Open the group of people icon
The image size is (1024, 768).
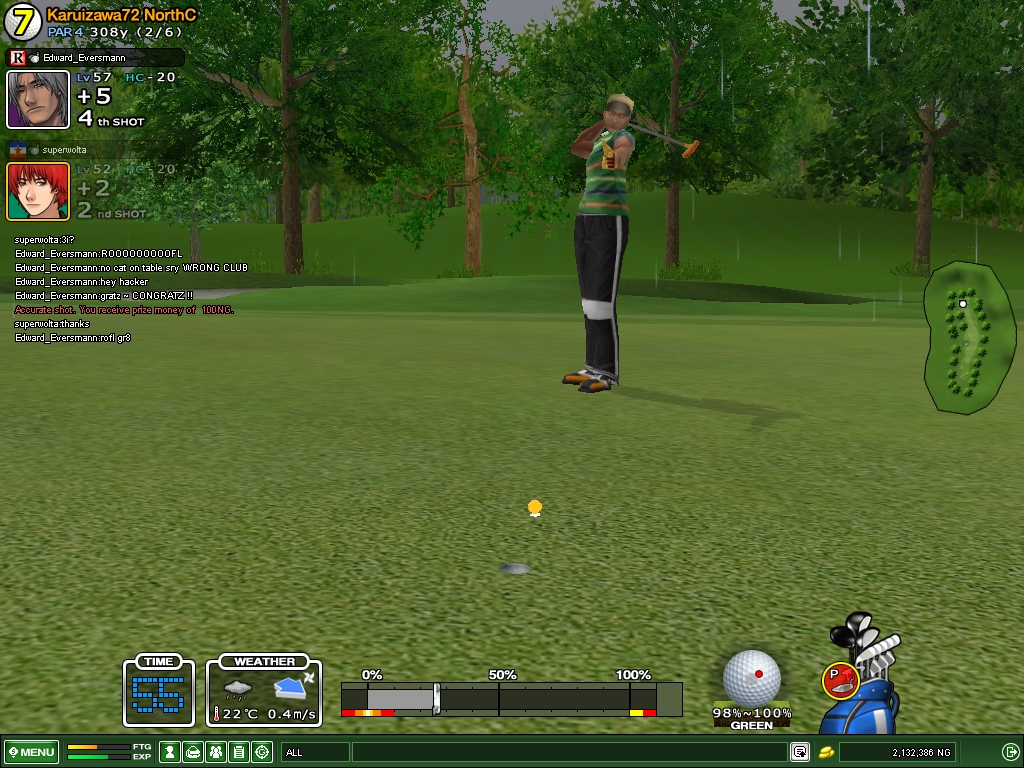coord(216,752)
